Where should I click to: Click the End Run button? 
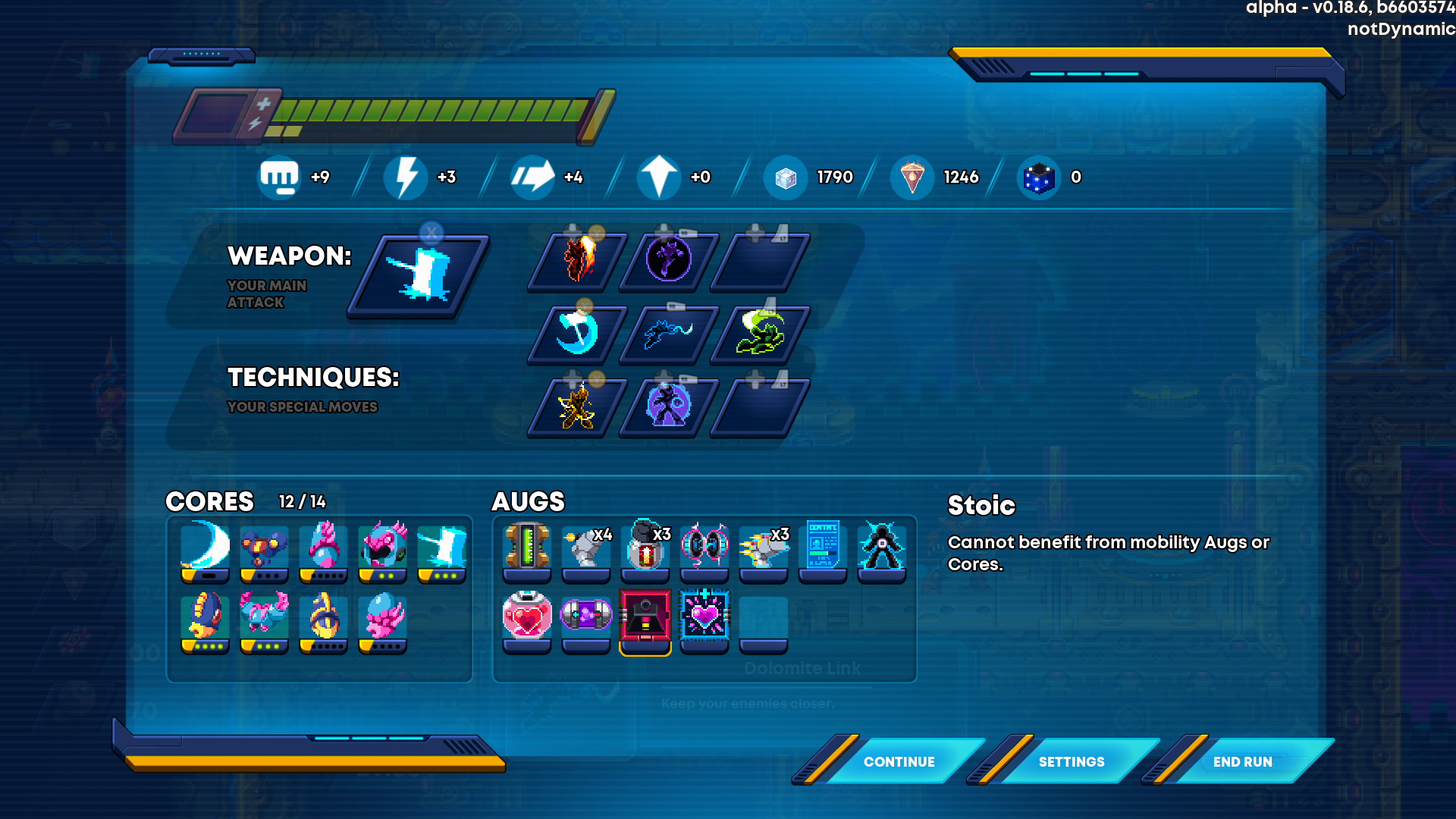point(1242,761)
